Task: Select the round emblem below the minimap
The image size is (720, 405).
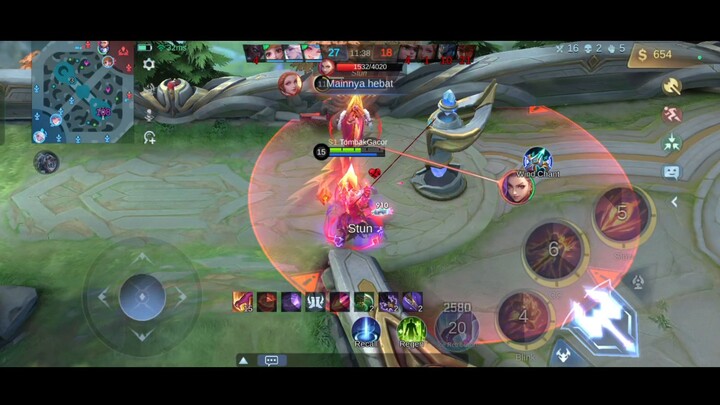Action: click(x=46, y=161)
